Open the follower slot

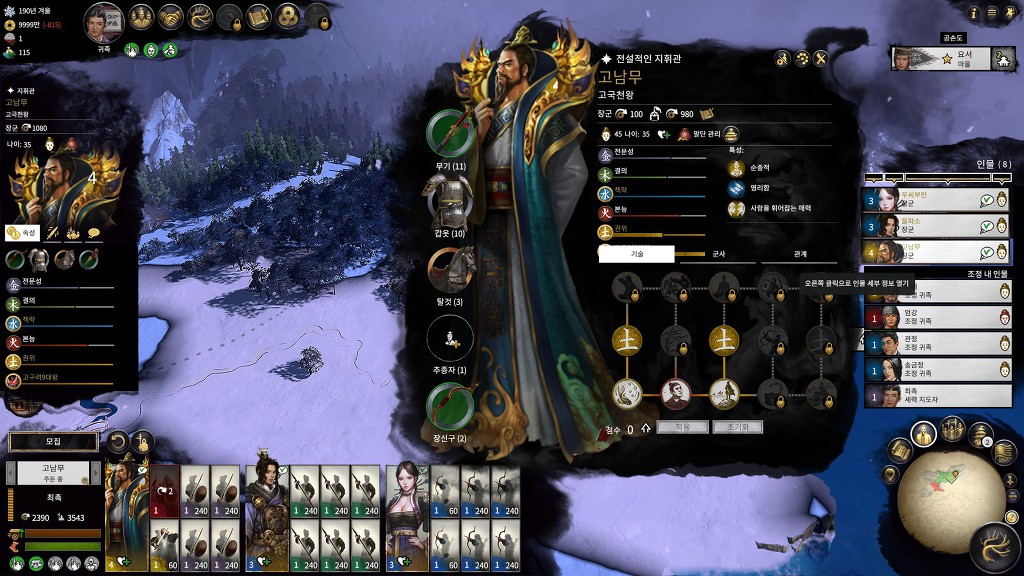[x=451, y=339]
